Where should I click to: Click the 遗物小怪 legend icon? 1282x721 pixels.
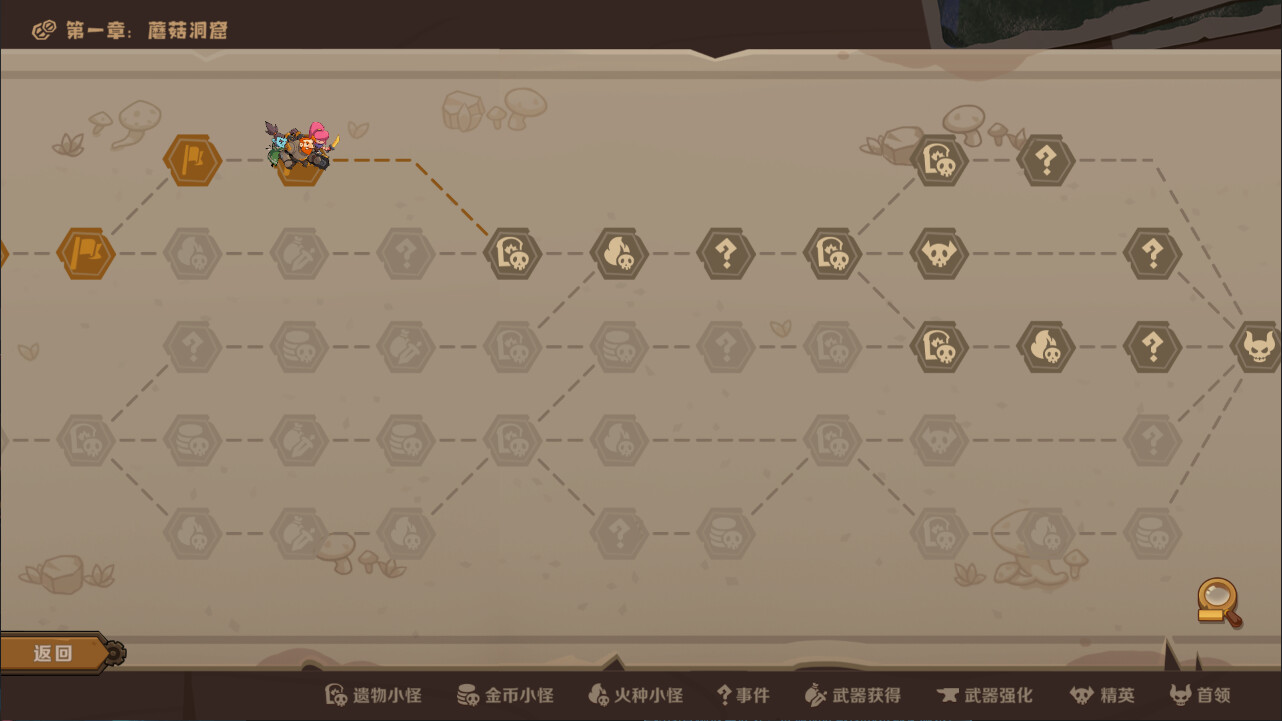335,695
